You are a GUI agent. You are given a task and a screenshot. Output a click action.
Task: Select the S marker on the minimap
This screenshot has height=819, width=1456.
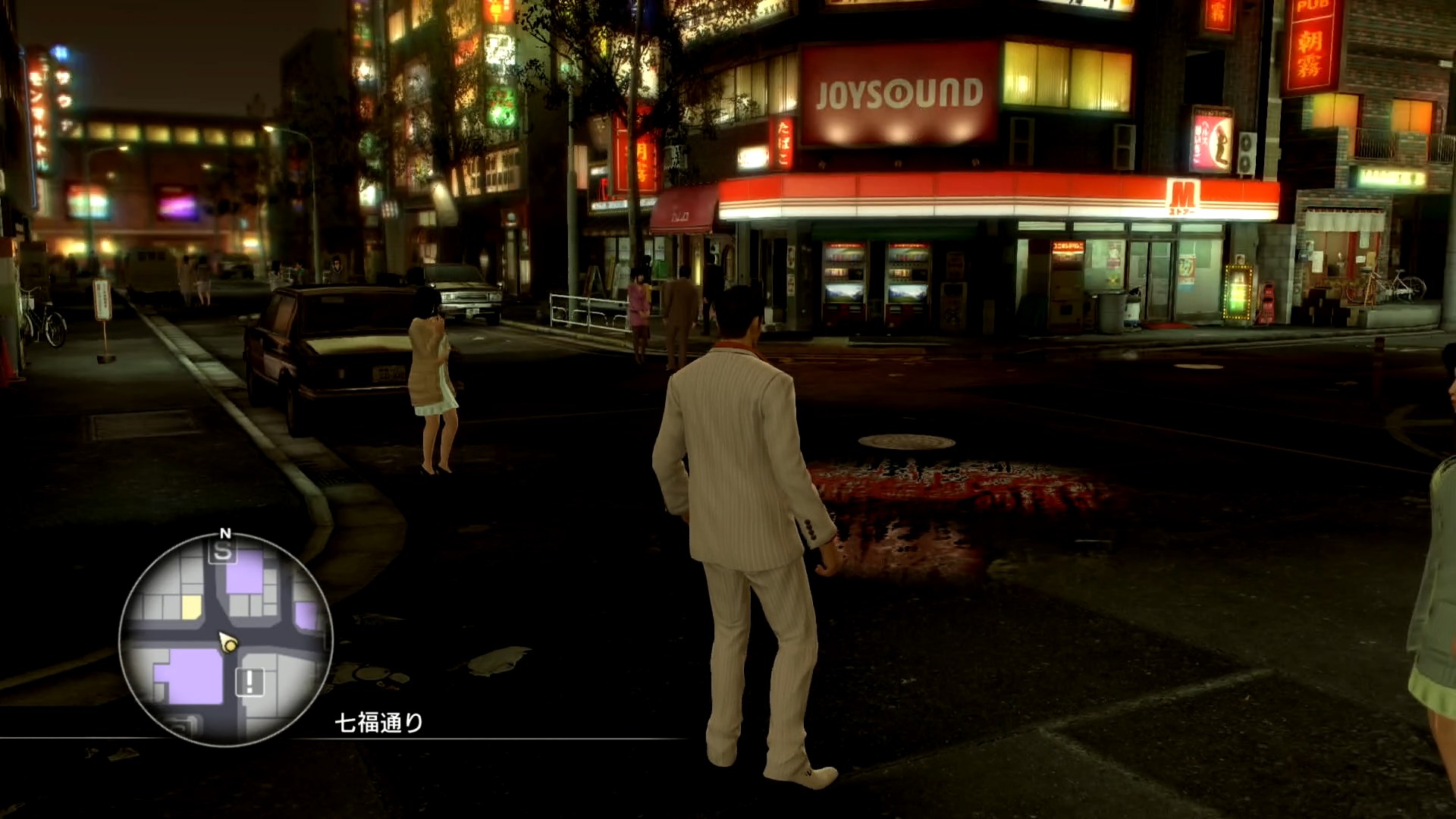pyautogui.click(x=222, y=552)
